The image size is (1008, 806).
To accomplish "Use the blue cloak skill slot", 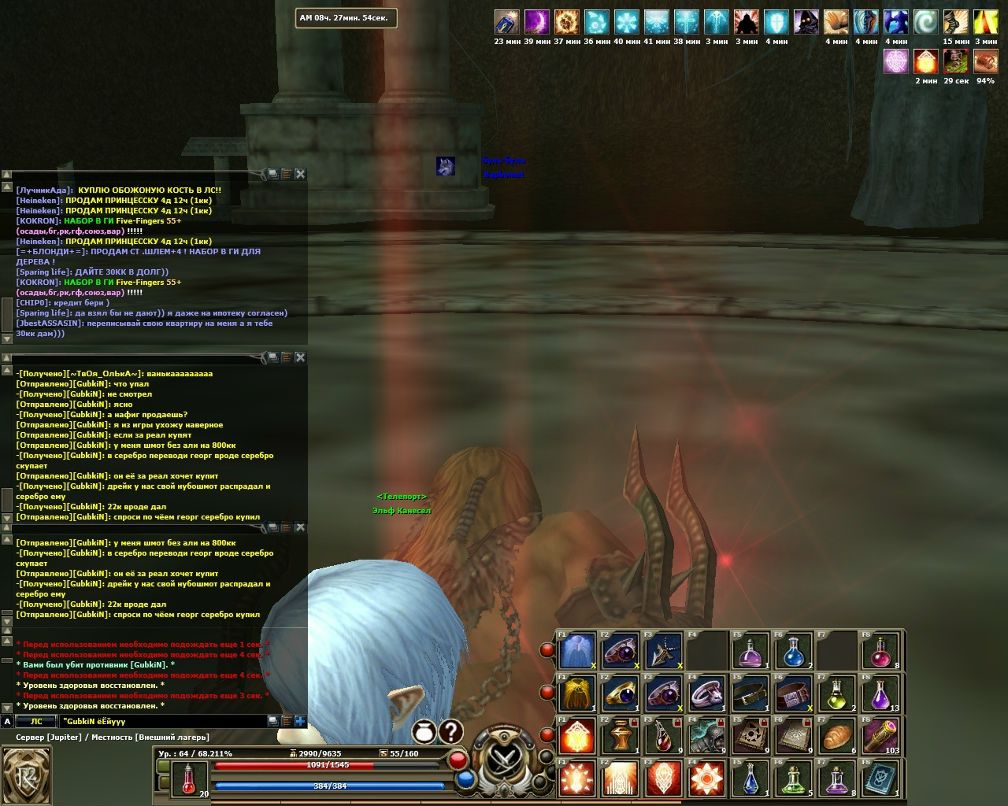I will pyautogui.click(x=577, y=650).
